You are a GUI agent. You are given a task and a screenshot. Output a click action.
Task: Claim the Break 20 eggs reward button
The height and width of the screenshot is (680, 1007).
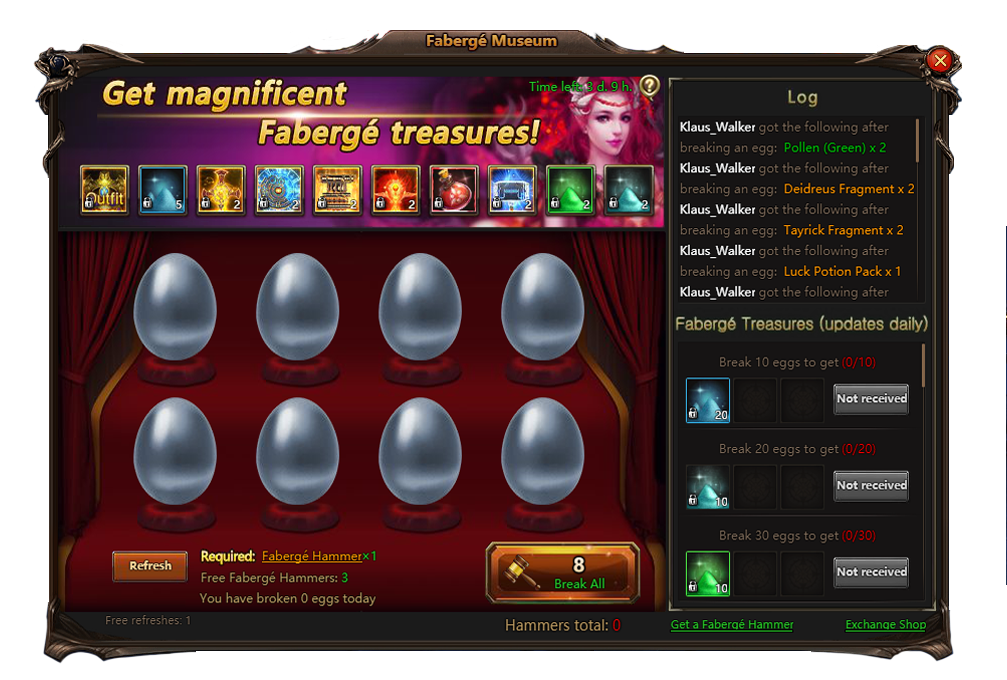871,485
